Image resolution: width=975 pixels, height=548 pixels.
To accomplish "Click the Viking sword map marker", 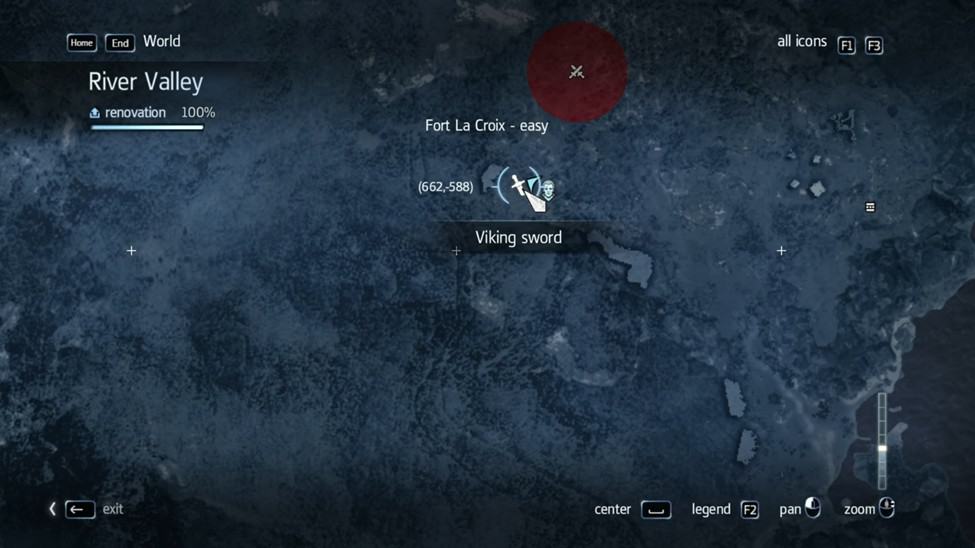I will pos(518,184).
